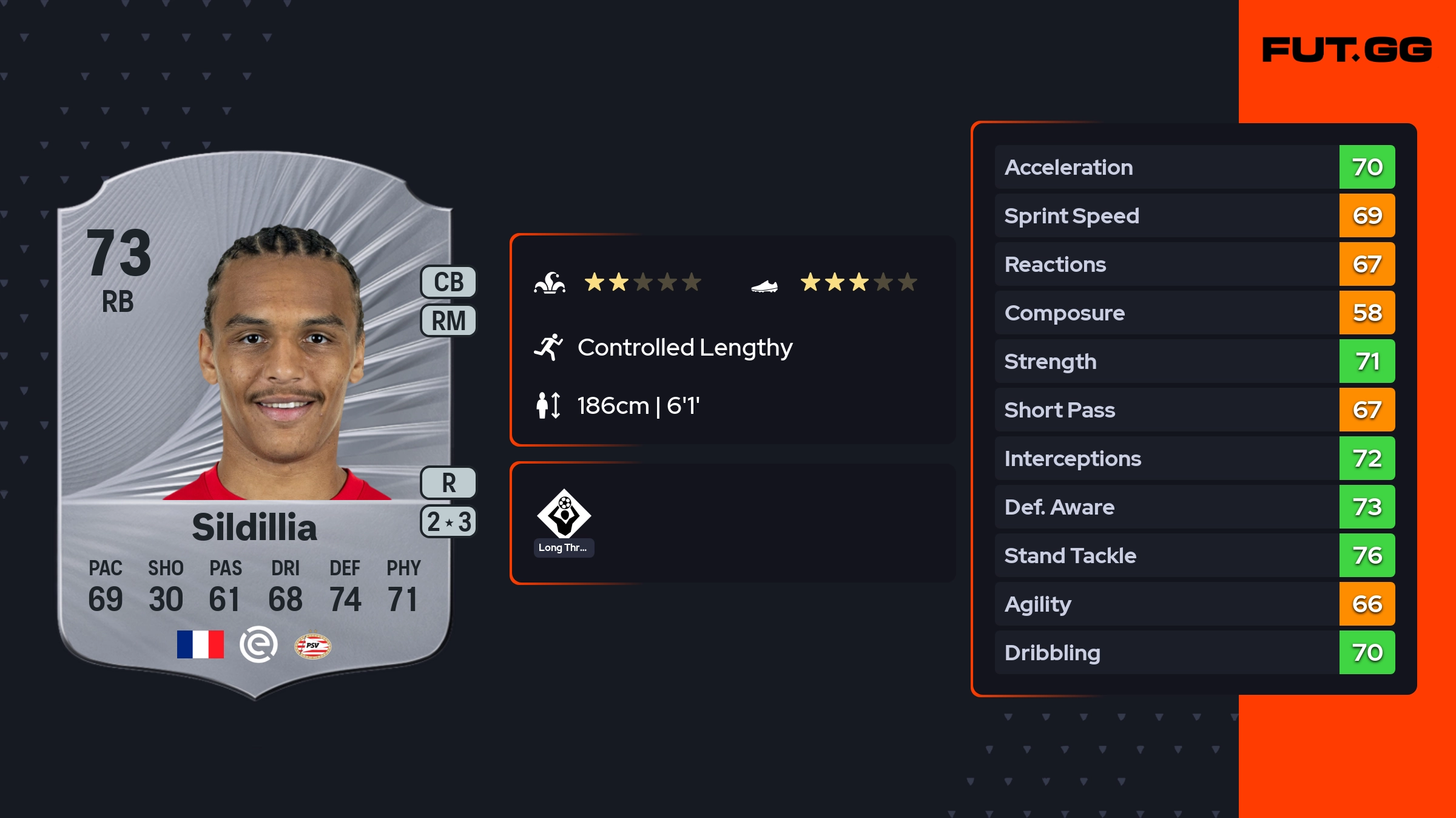Viewport: 1456px width, 818px height.
Task: Click the FUT.GG logo
Action: point(1347,50)
